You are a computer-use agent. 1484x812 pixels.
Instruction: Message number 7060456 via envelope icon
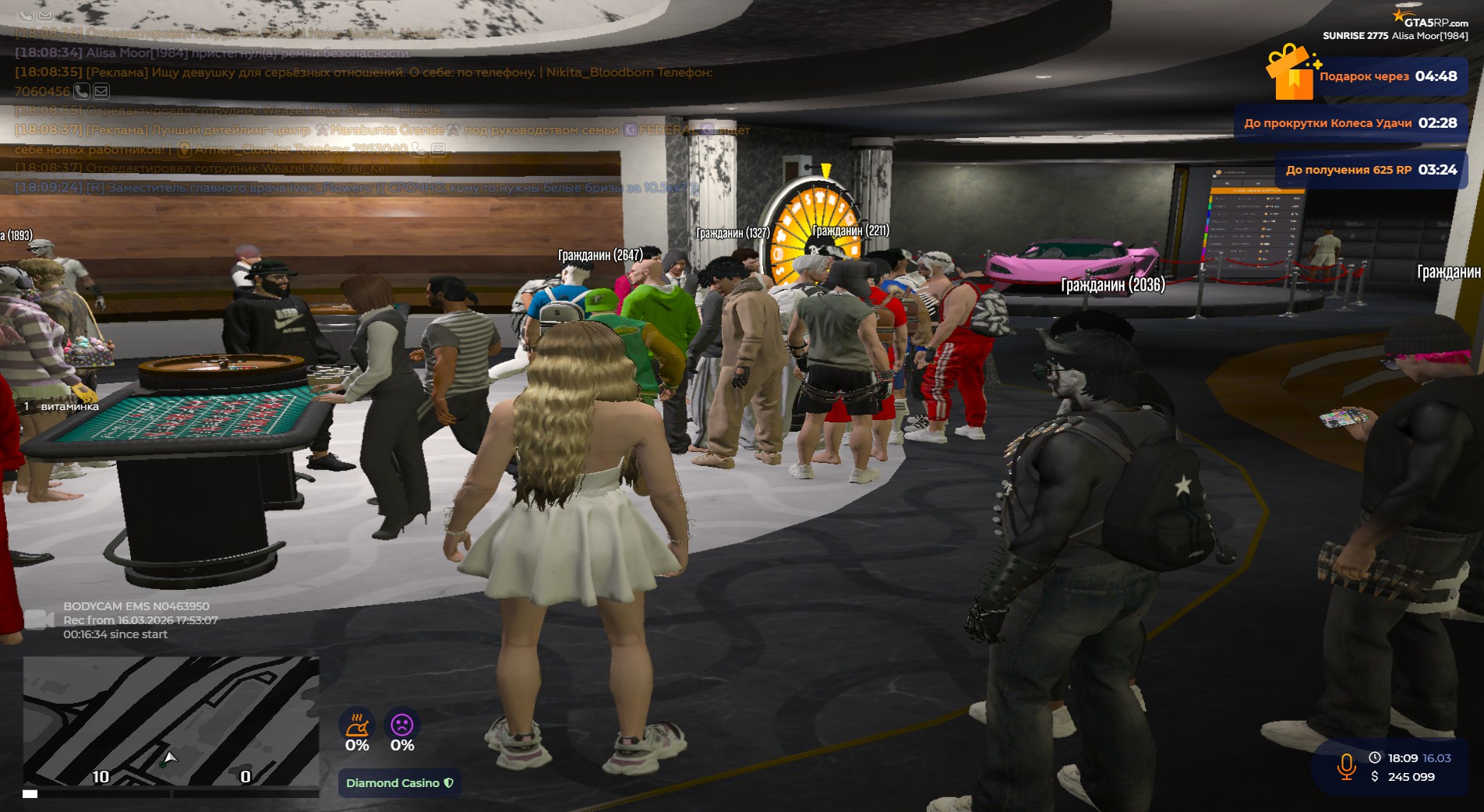[x=101, y=91]
